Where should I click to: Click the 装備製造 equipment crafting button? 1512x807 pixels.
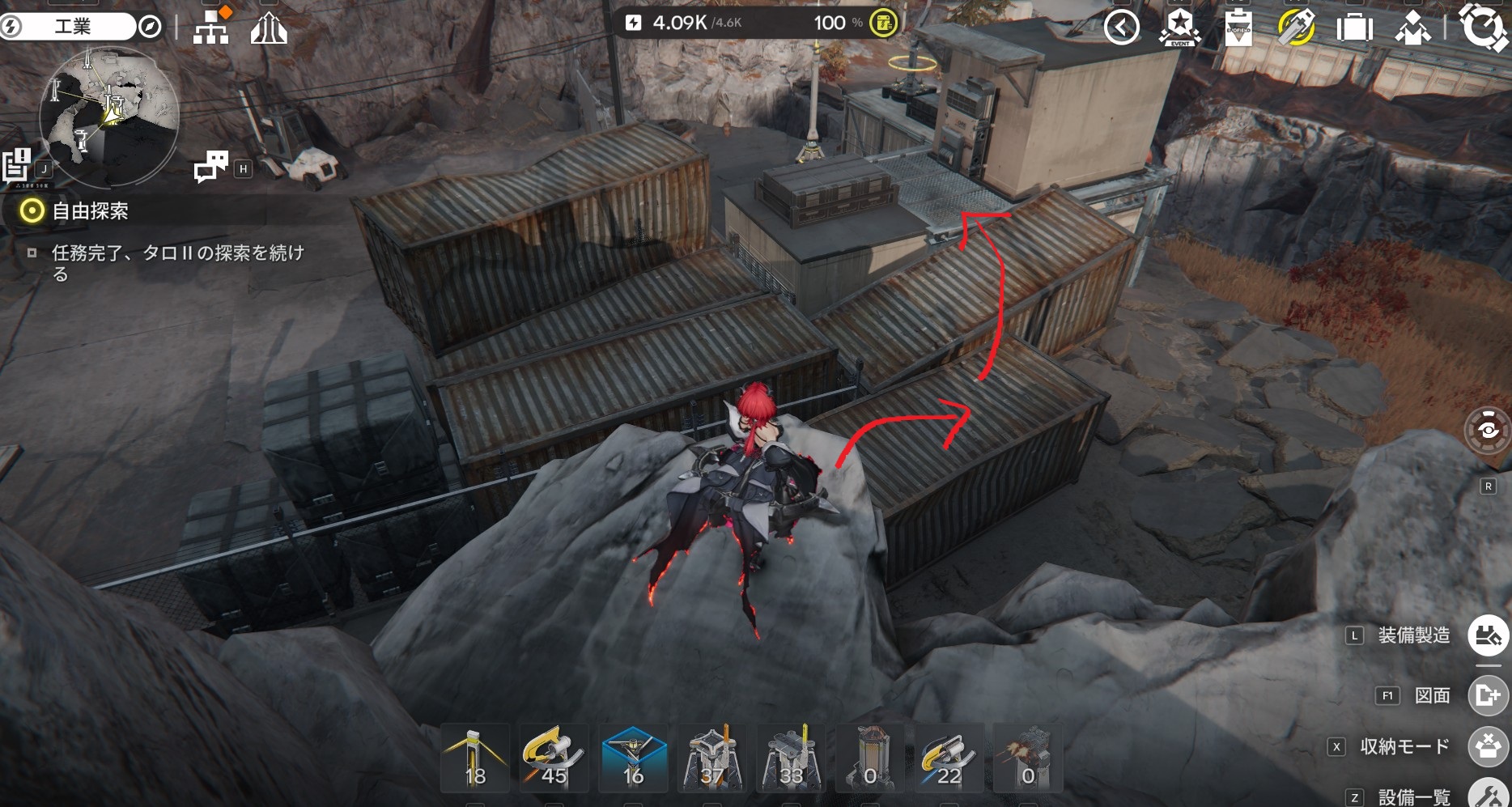(1488, 635)
